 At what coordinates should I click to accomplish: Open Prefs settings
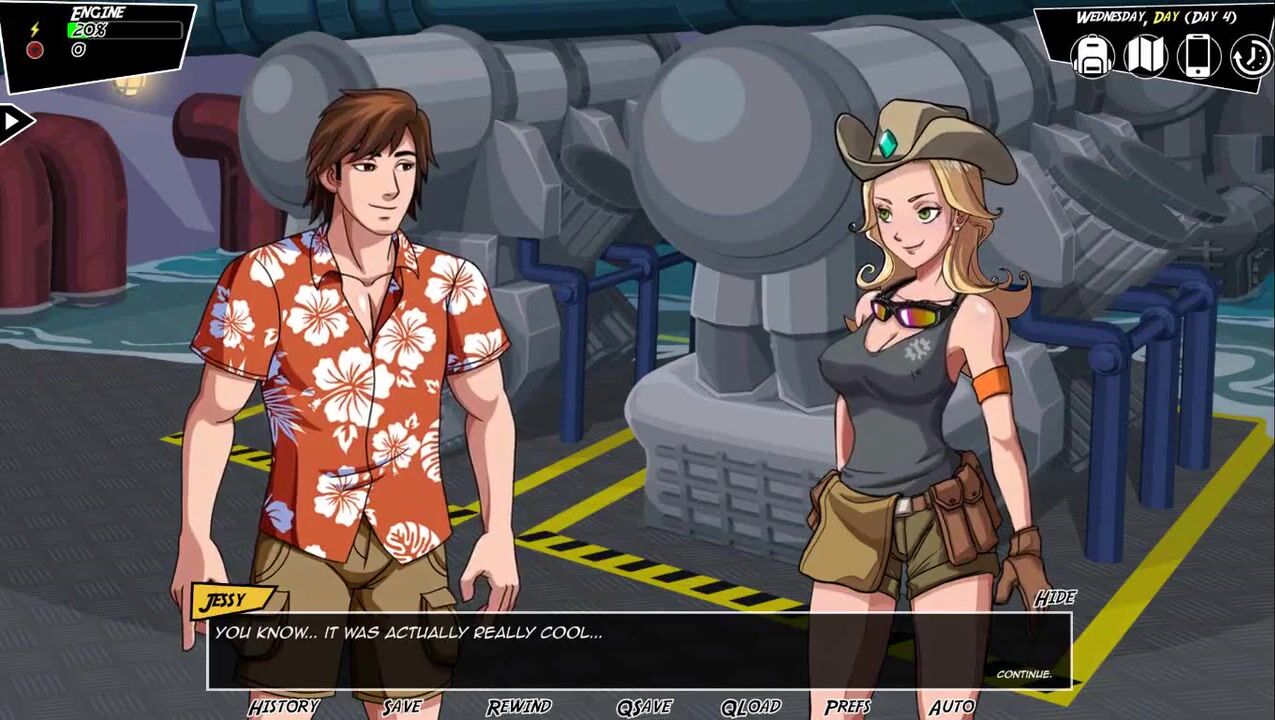click(848, 707)
